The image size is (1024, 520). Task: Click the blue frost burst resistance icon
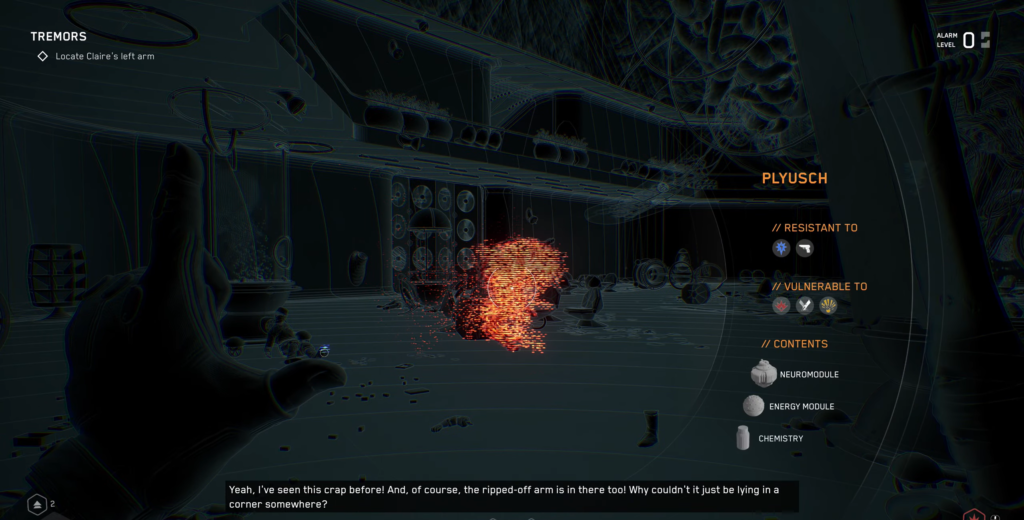click(781, 248)
